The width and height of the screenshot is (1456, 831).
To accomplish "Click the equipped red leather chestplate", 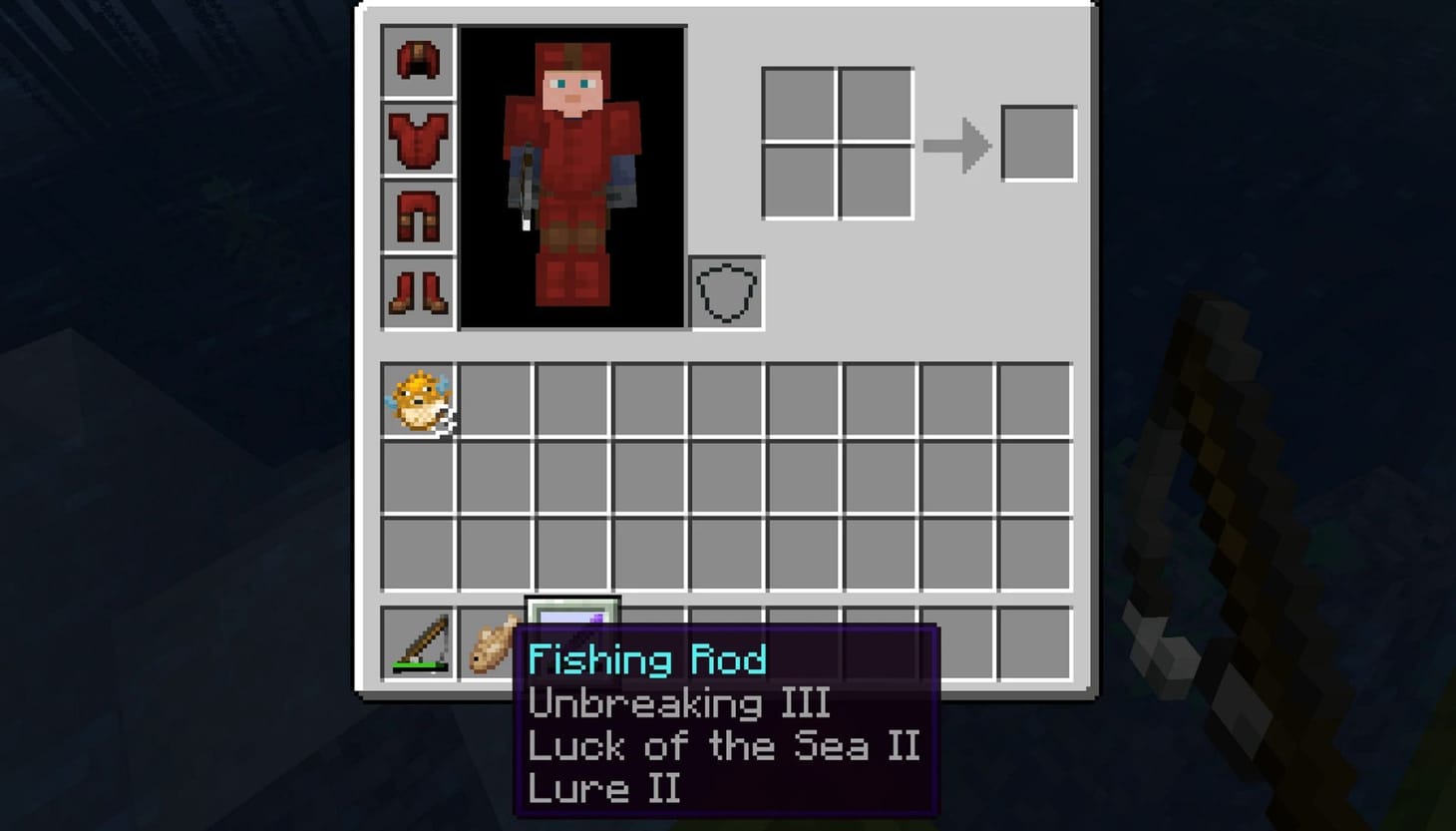I will [417, 138].
